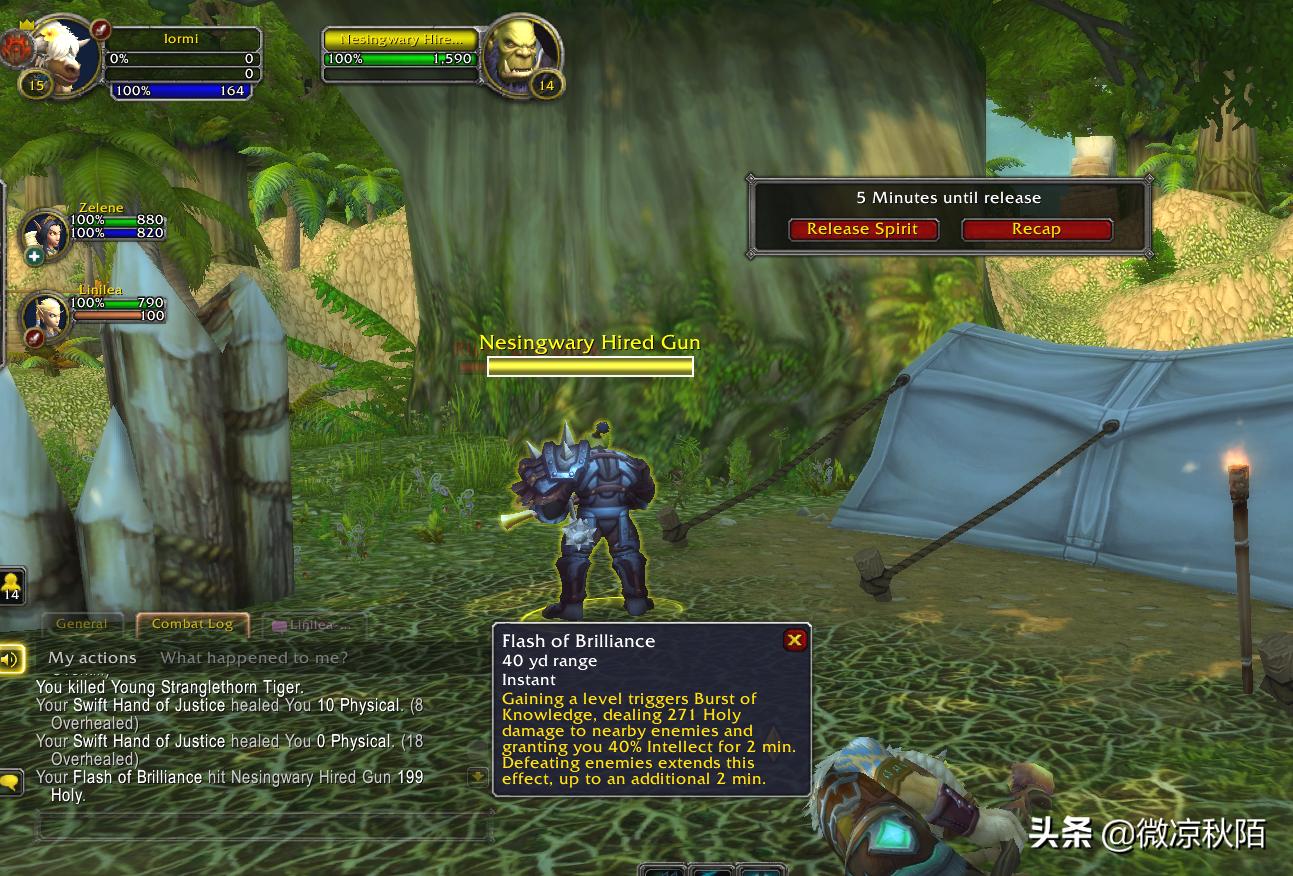Click the Release Spirit button

point(862,229)
